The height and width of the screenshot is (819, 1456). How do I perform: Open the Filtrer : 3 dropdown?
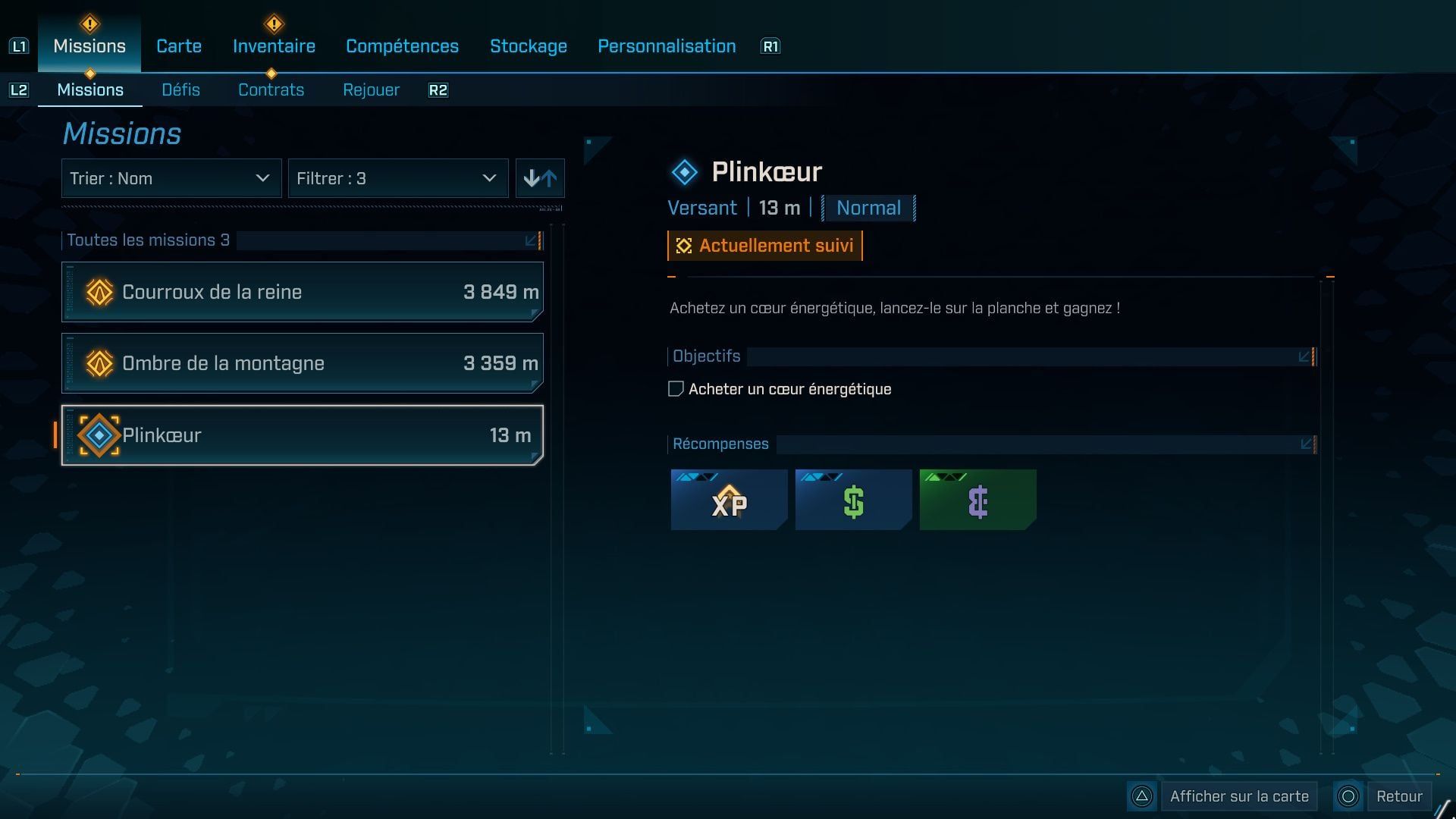click(x=398, y=178)
